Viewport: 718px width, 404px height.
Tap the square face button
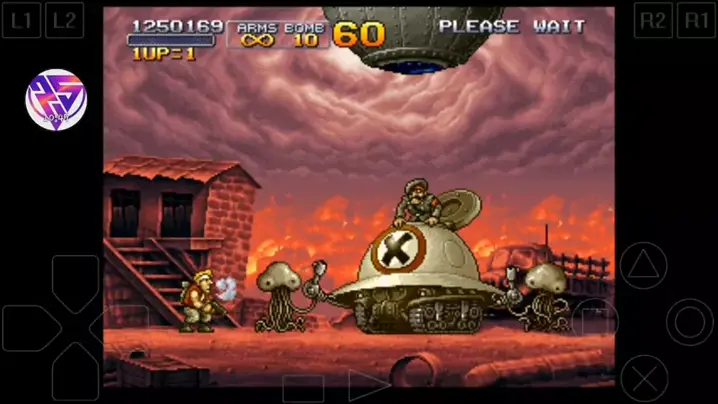click(597, 322)
